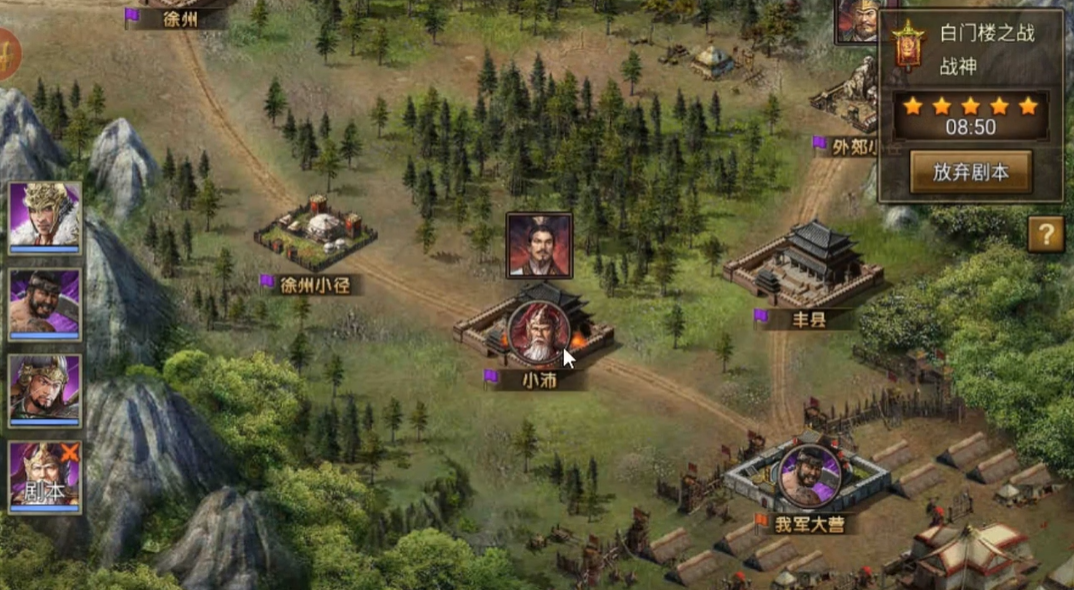Screen dimensions: 1074x590
Task: Abandon the scenario with 放弃剧本 button
Action: [969, 172]
